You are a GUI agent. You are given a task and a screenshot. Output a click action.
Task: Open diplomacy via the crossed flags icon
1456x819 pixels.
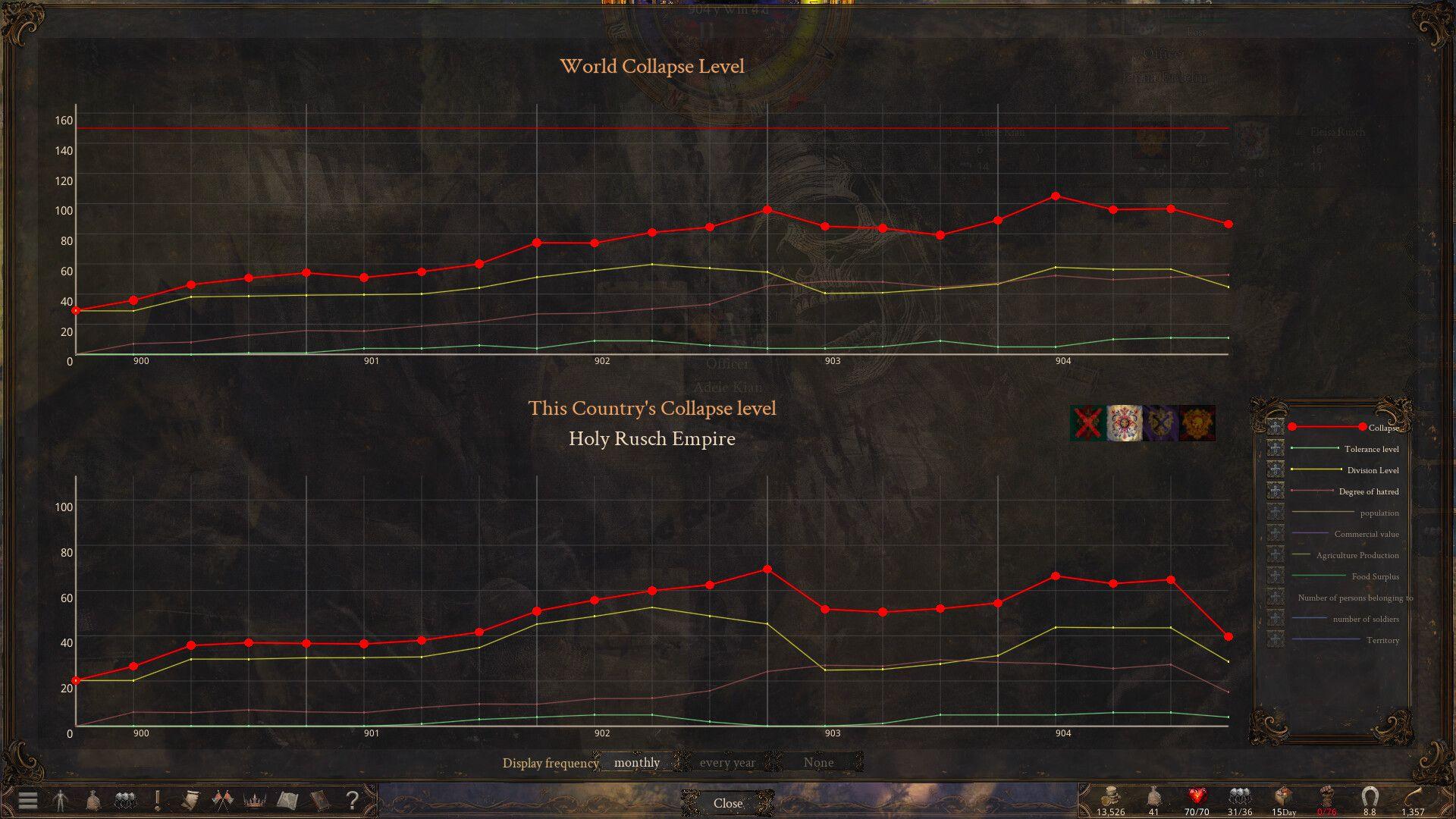[x=222, y=799]
